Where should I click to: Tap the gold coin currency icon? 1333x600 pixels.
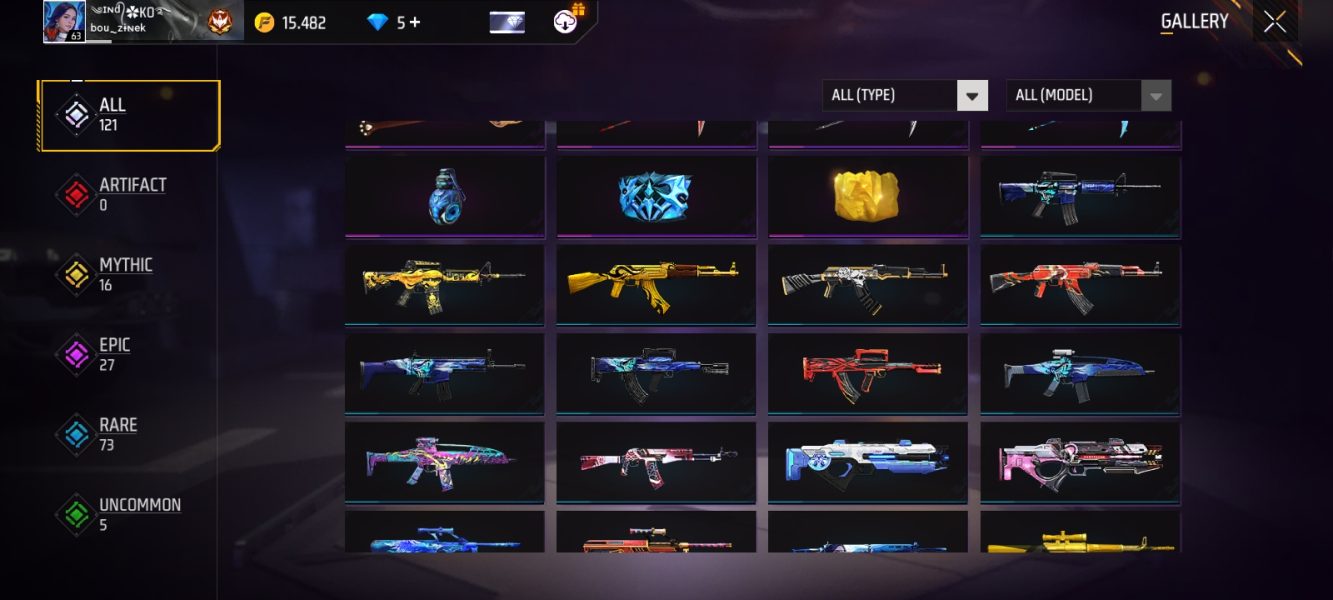tap(264, 22)
